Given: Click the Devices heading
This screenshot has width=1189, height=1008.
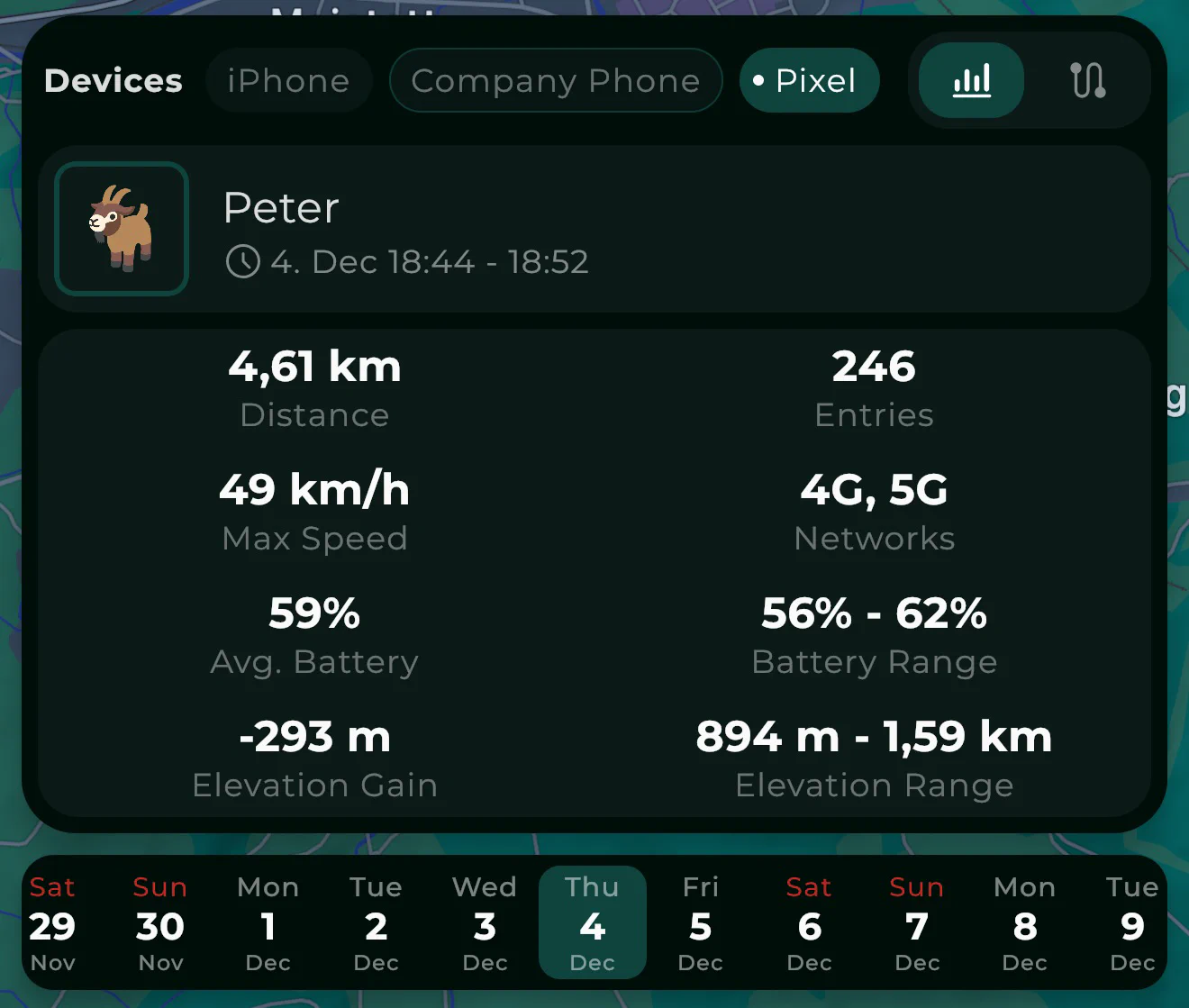Looking at the screenshot, I should click(x=113, y=80).
